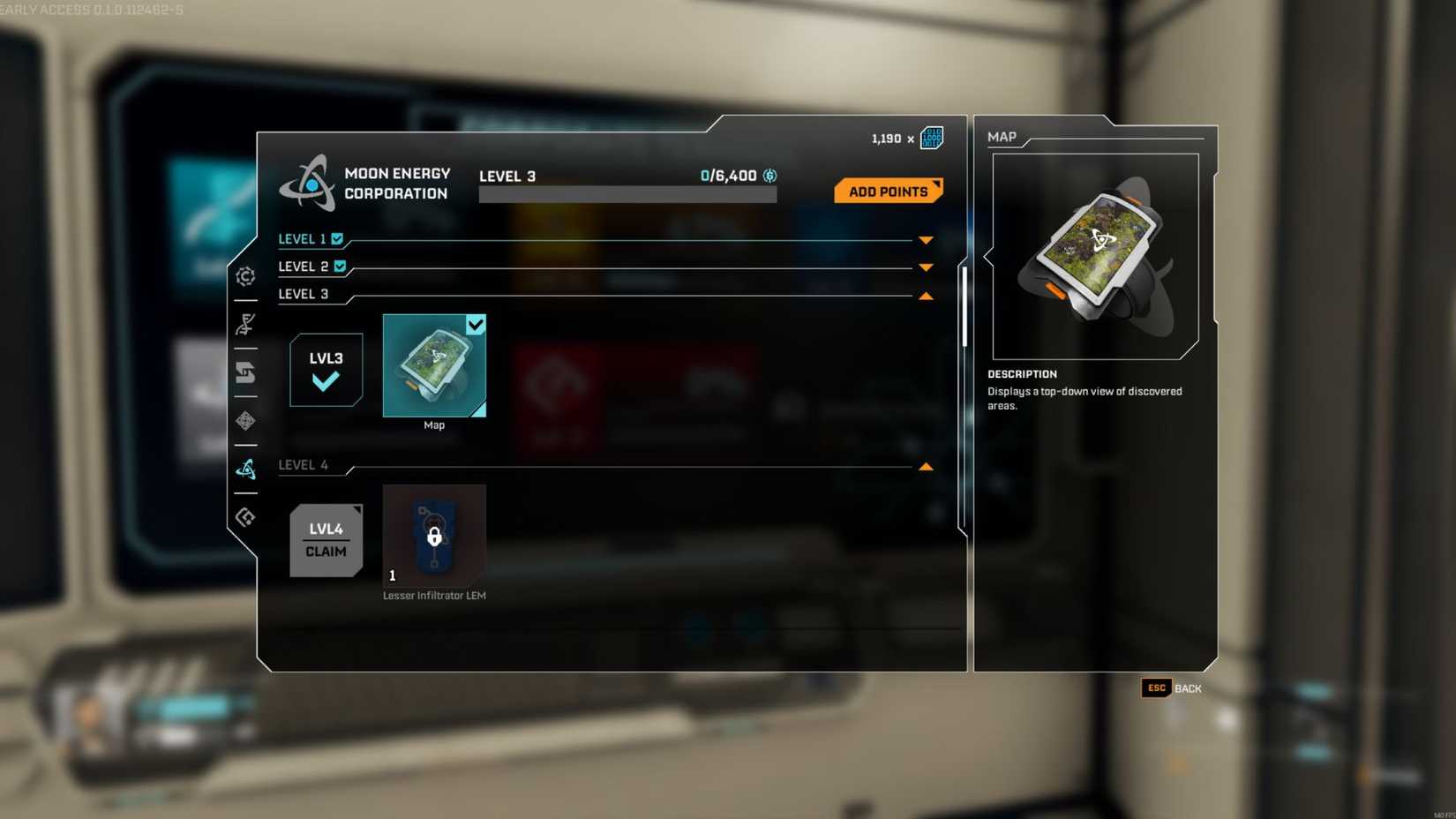Click the bottom sidebar faction icon
The image size is (1456, 819).
point(245,516)
